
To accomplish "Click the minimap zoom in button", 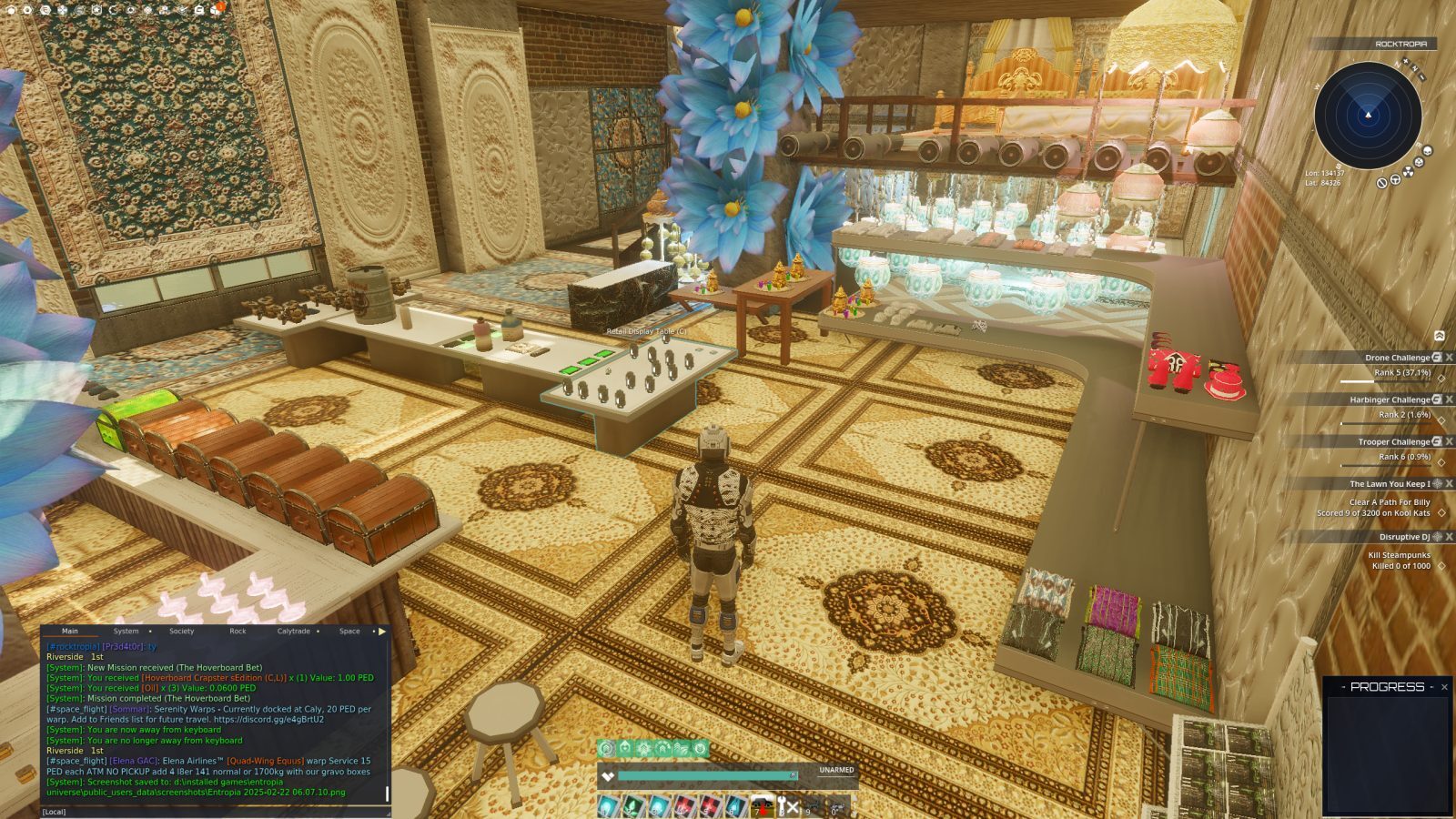I will 1406,62.
